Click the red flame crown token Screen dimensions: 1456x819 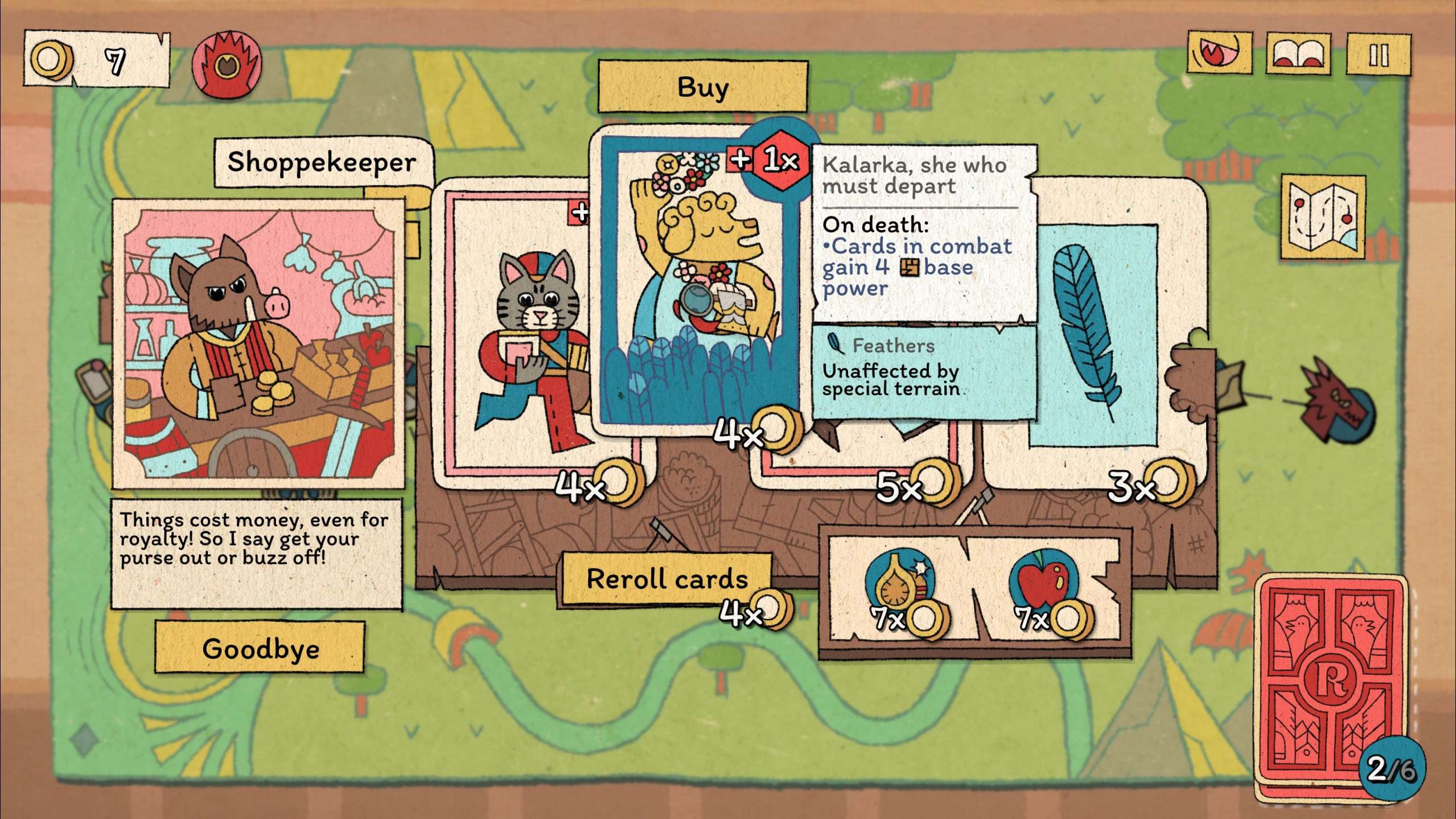click(x=227, y=64)
